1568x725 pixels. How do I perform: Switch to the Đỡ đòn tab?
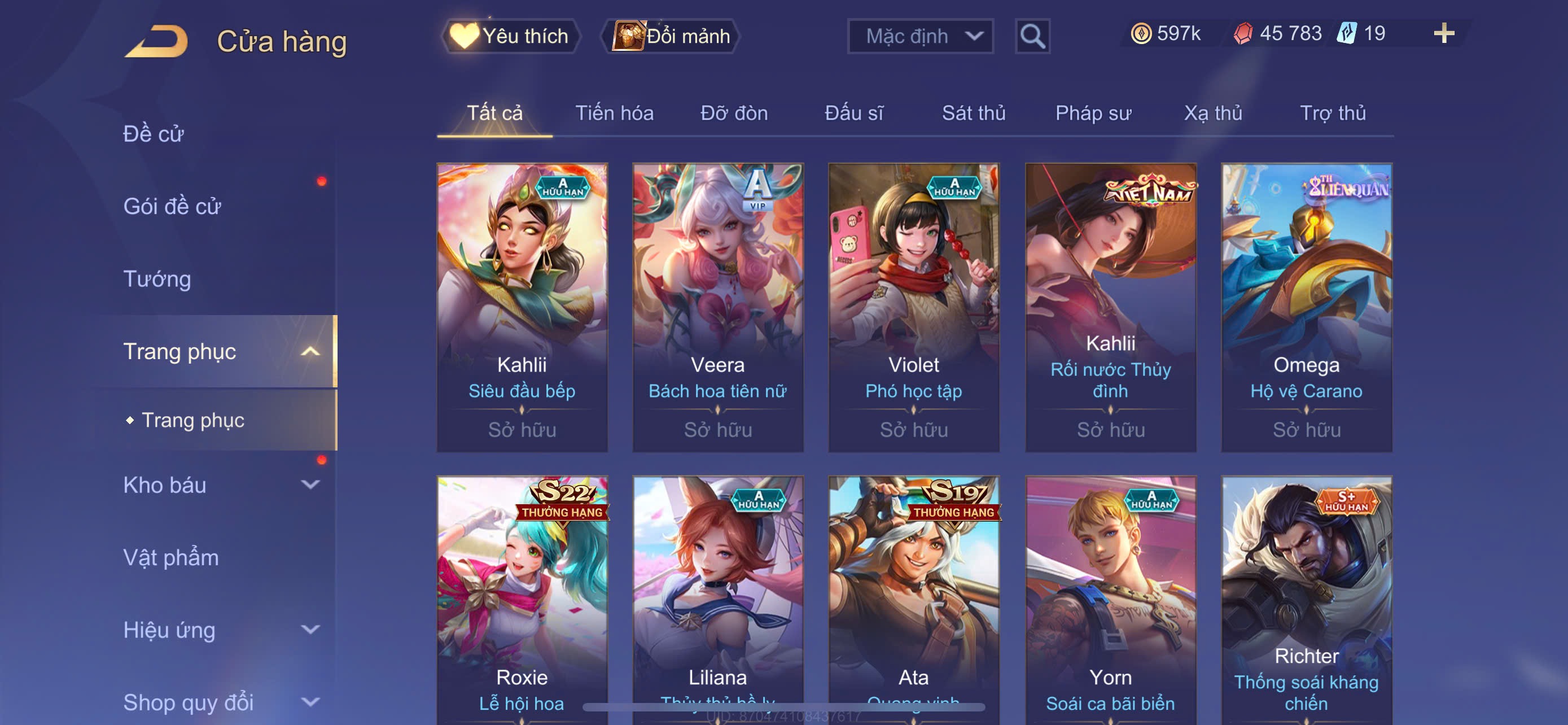pos(733,113)
